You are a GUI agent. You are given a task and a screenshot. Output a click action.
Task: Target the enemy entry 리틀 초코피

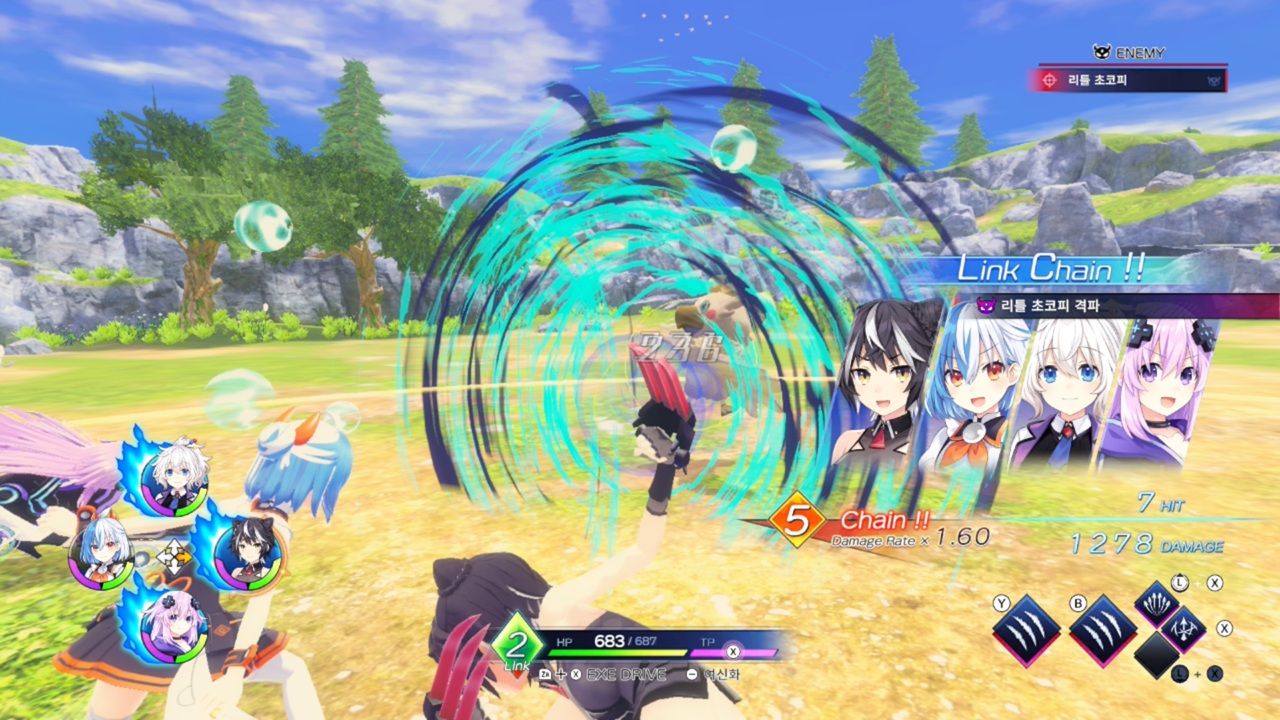tap(1126, 80)
